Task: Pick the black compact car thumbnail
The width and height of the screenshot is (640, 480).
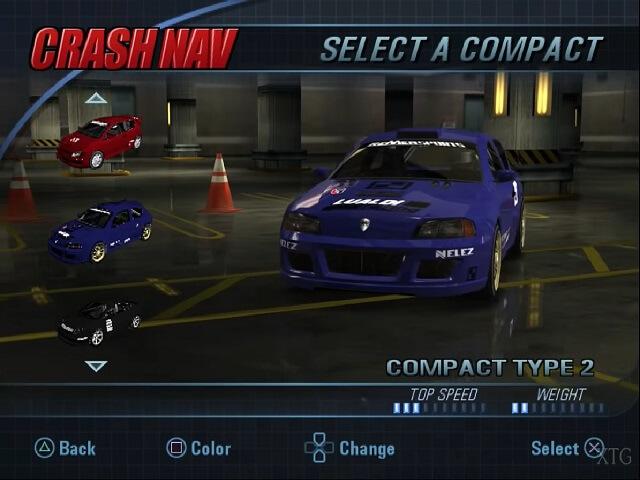Action: tap(99, 321)
